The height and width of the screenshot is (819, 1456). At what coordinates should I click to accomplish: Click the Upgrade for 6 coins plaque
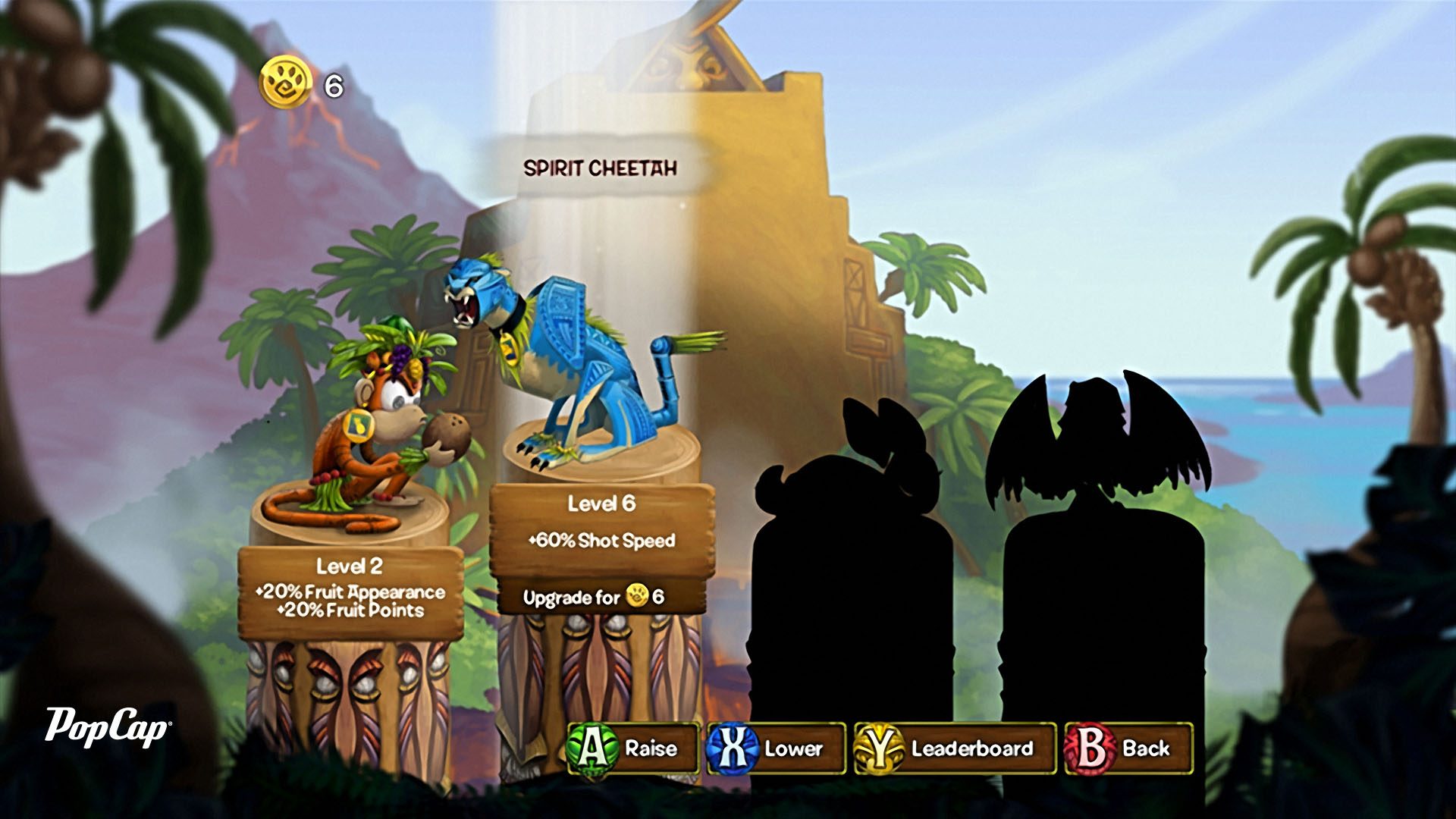click(x=594, y=598)
